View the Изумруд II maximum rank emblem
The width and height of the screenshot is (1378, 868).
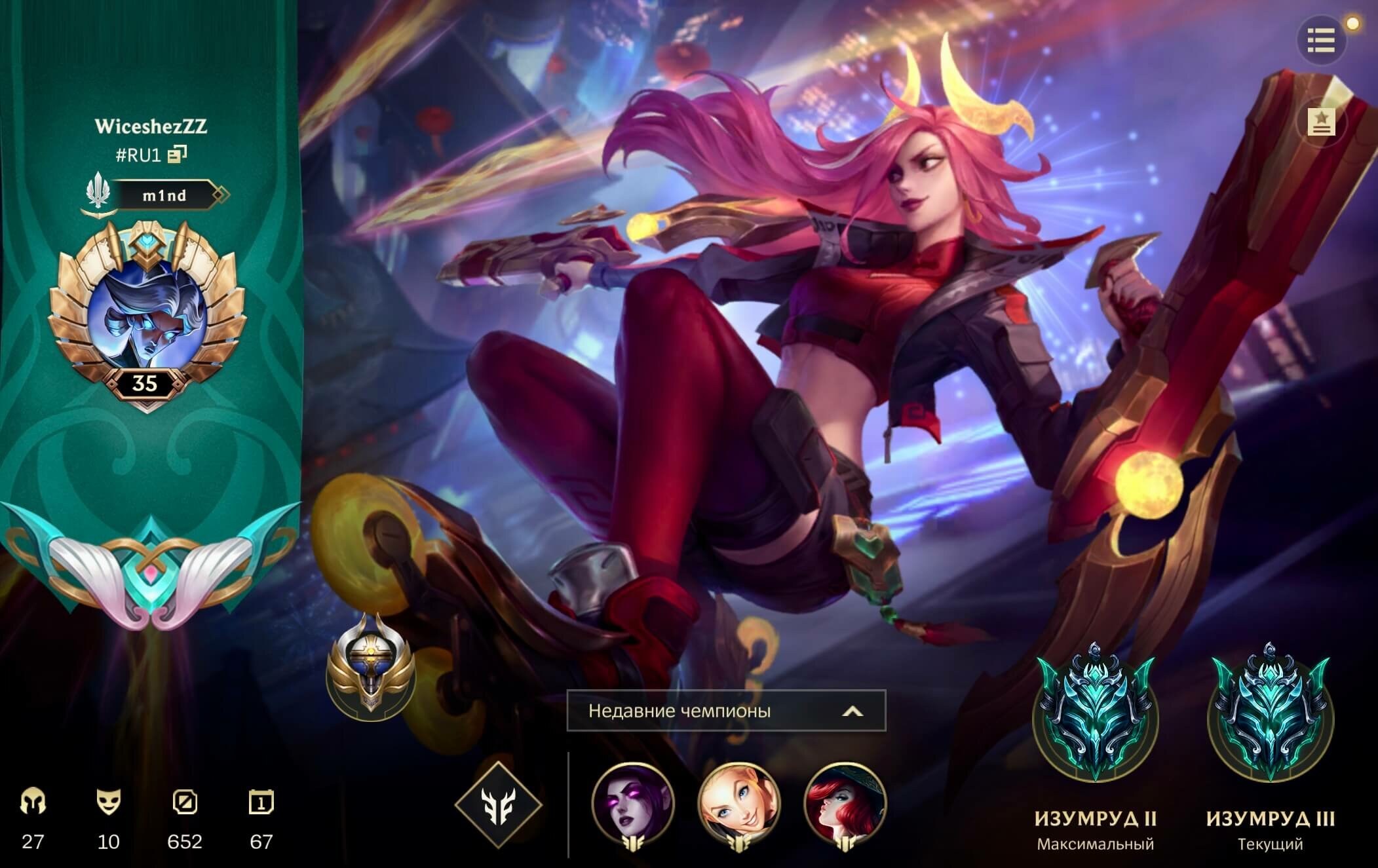[x=1095, y=717]
